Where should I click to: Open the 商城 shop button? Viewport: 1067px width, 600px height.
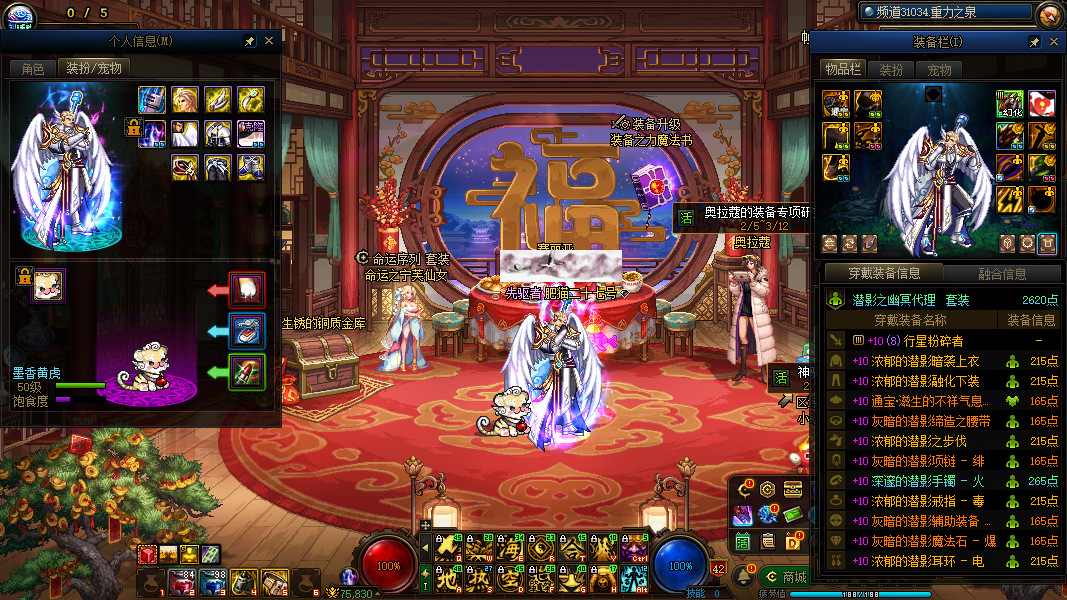(783, 577)
